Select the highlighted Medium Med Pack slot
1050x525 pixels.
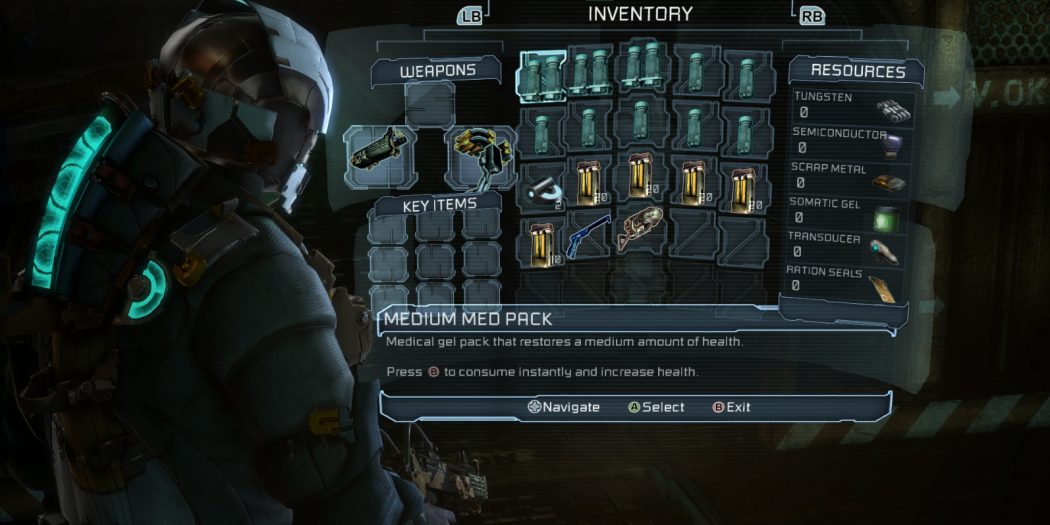(541, 76)
